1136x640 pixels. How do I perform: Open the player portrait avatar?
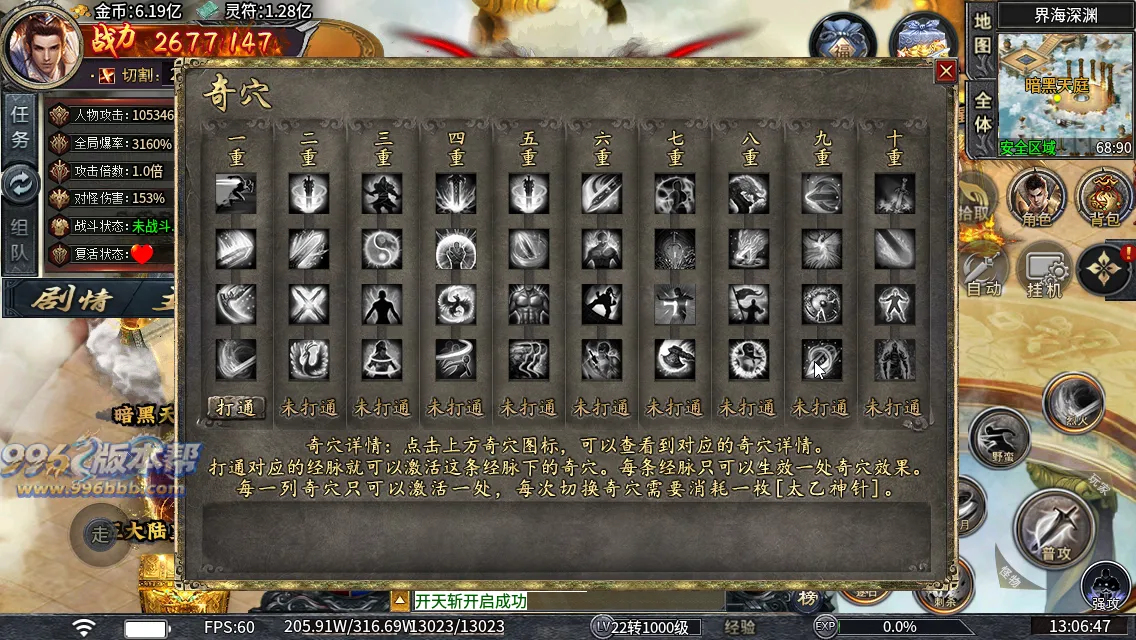(42, 44)
